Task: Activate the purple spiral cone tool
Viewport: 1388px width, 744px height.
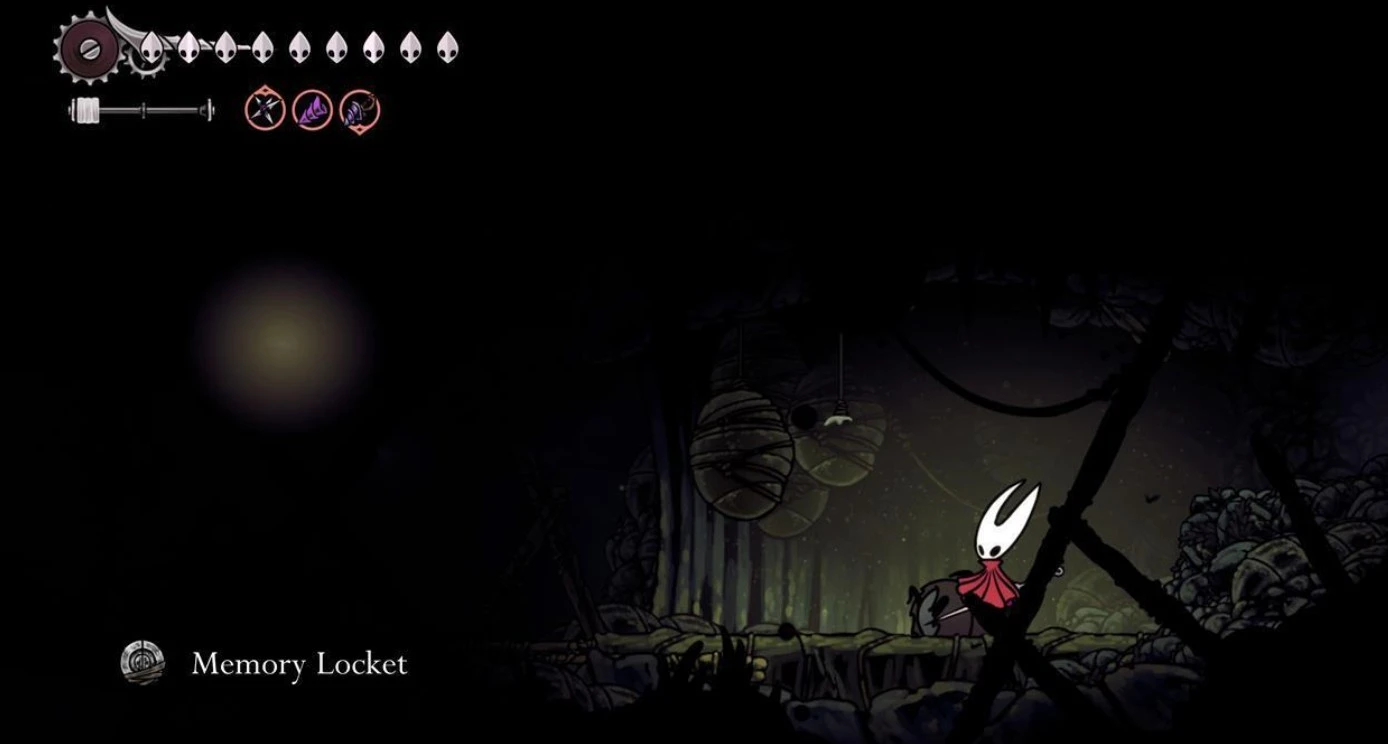Action: 312,110
